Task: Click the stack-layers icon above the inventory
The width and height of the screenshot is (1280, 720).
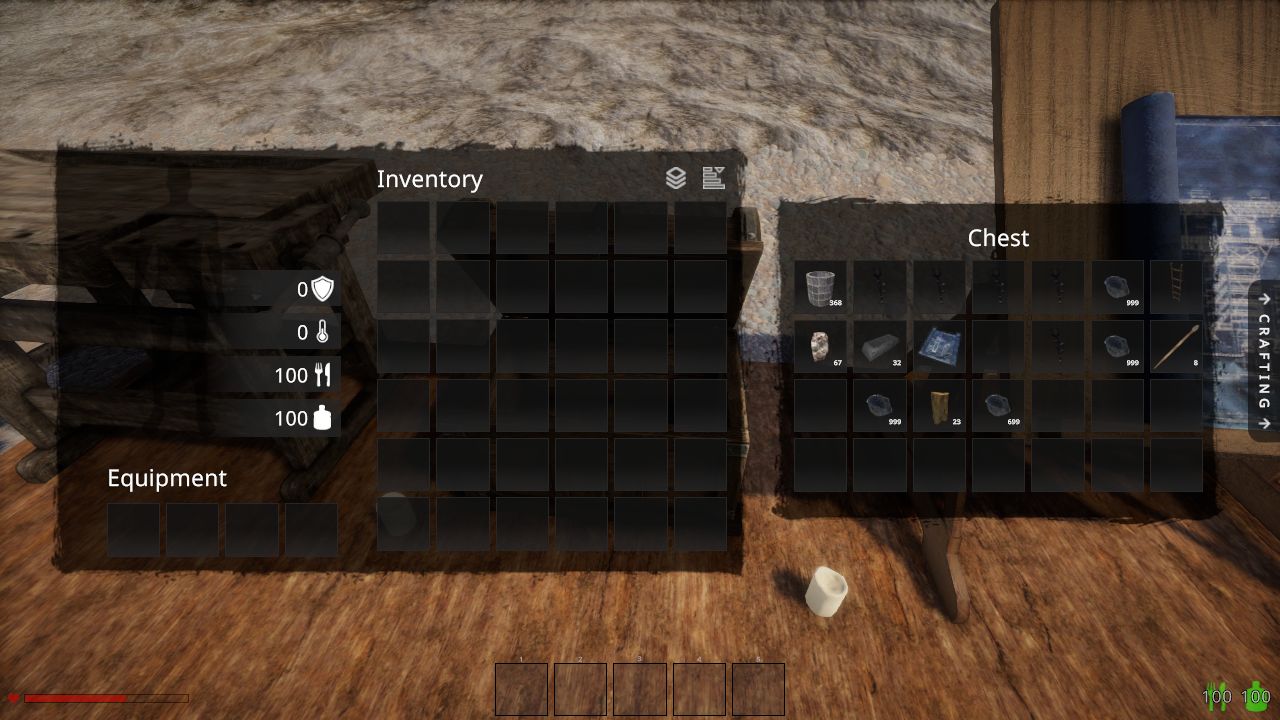Action: (676, 179)
